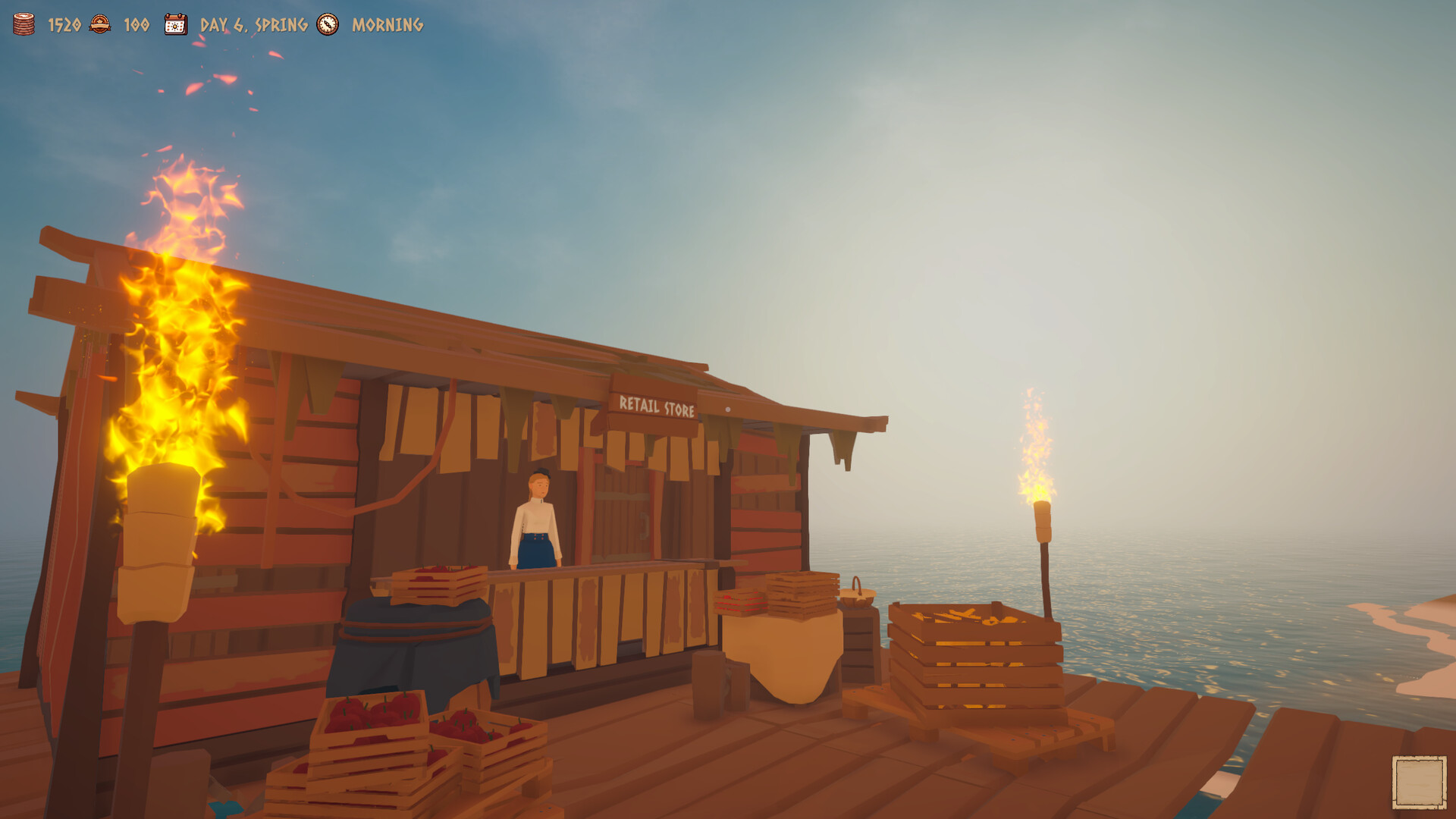
Task: Click the "MORNING" time label
Action: (385, 25)
